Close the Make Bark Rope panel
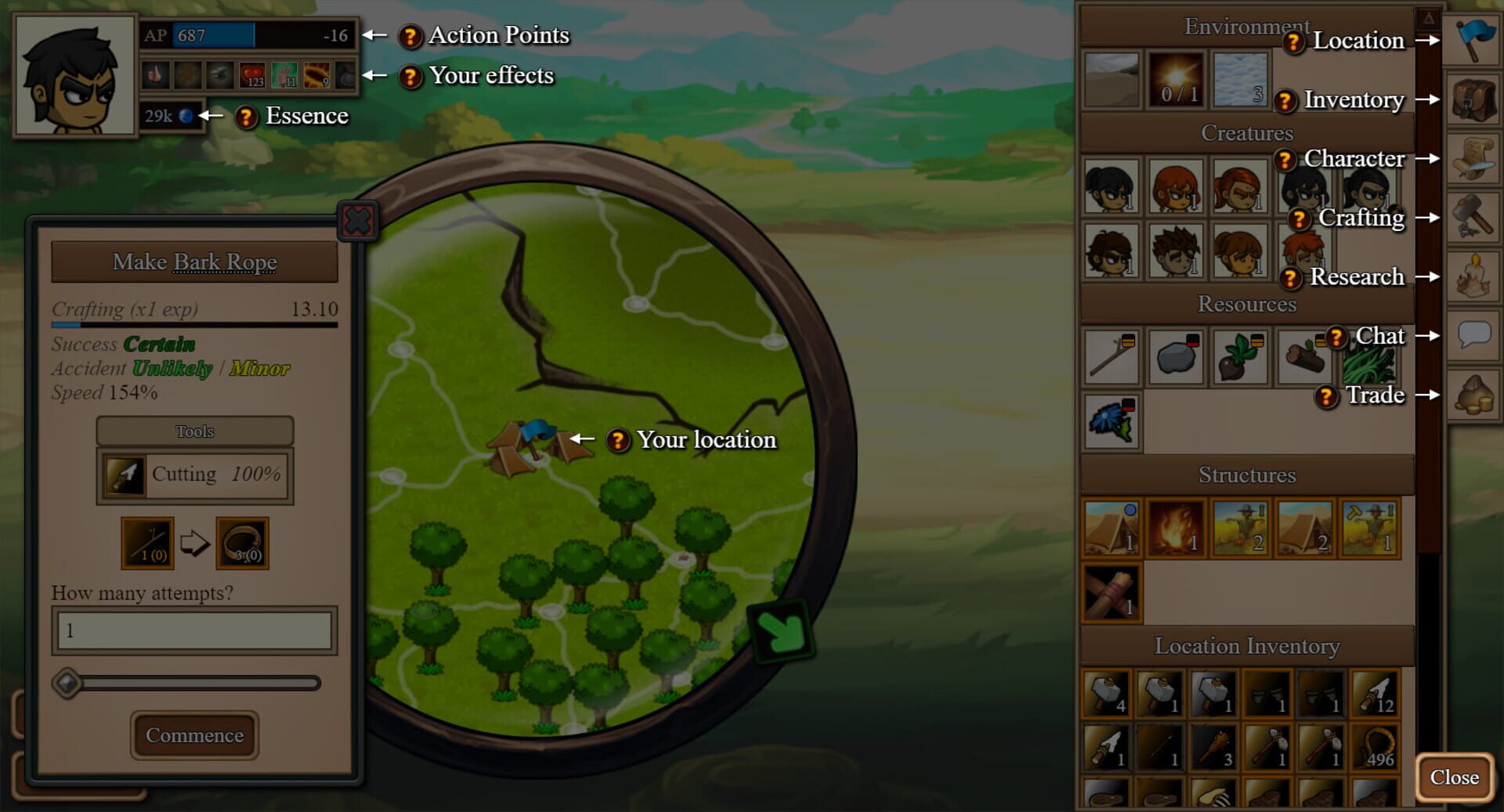The height and width of the screenshot is (812, 1504). click(358, 222)
